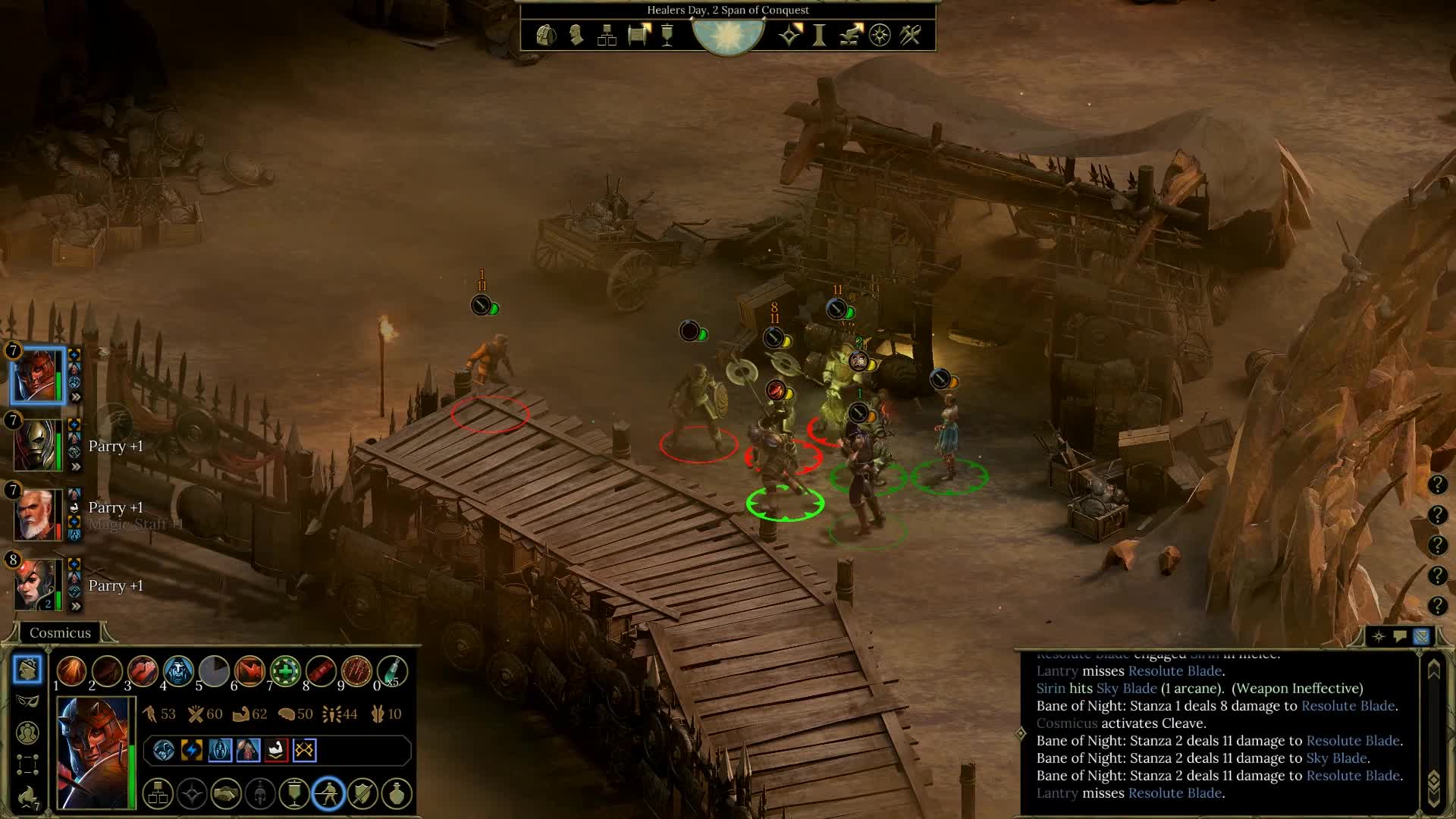Toggle the stealth mask button
Viewport: 1456px width, 819px height.
coord(27,701)
